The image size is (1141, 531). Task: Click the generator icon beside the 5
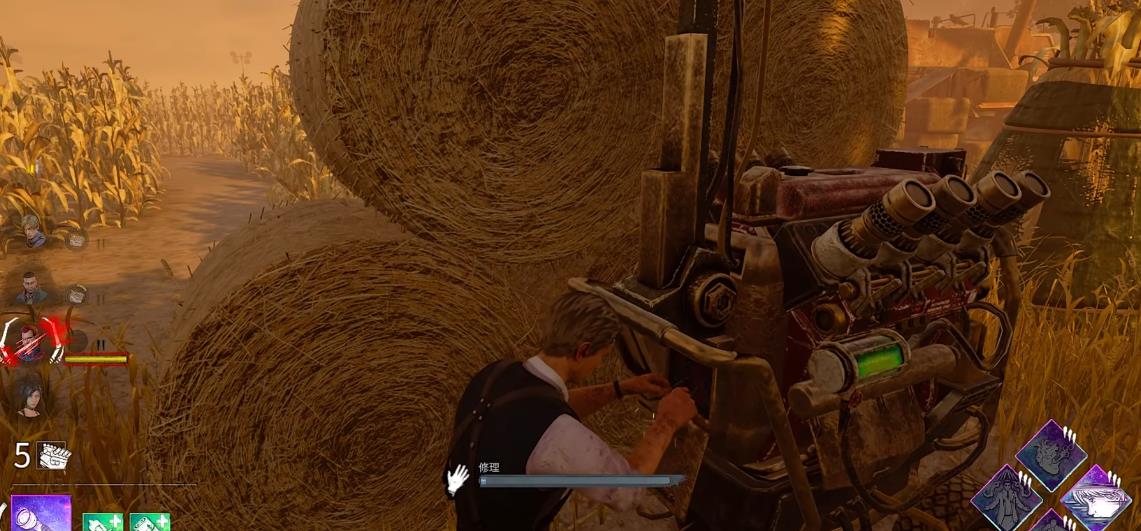click(52, 456)
